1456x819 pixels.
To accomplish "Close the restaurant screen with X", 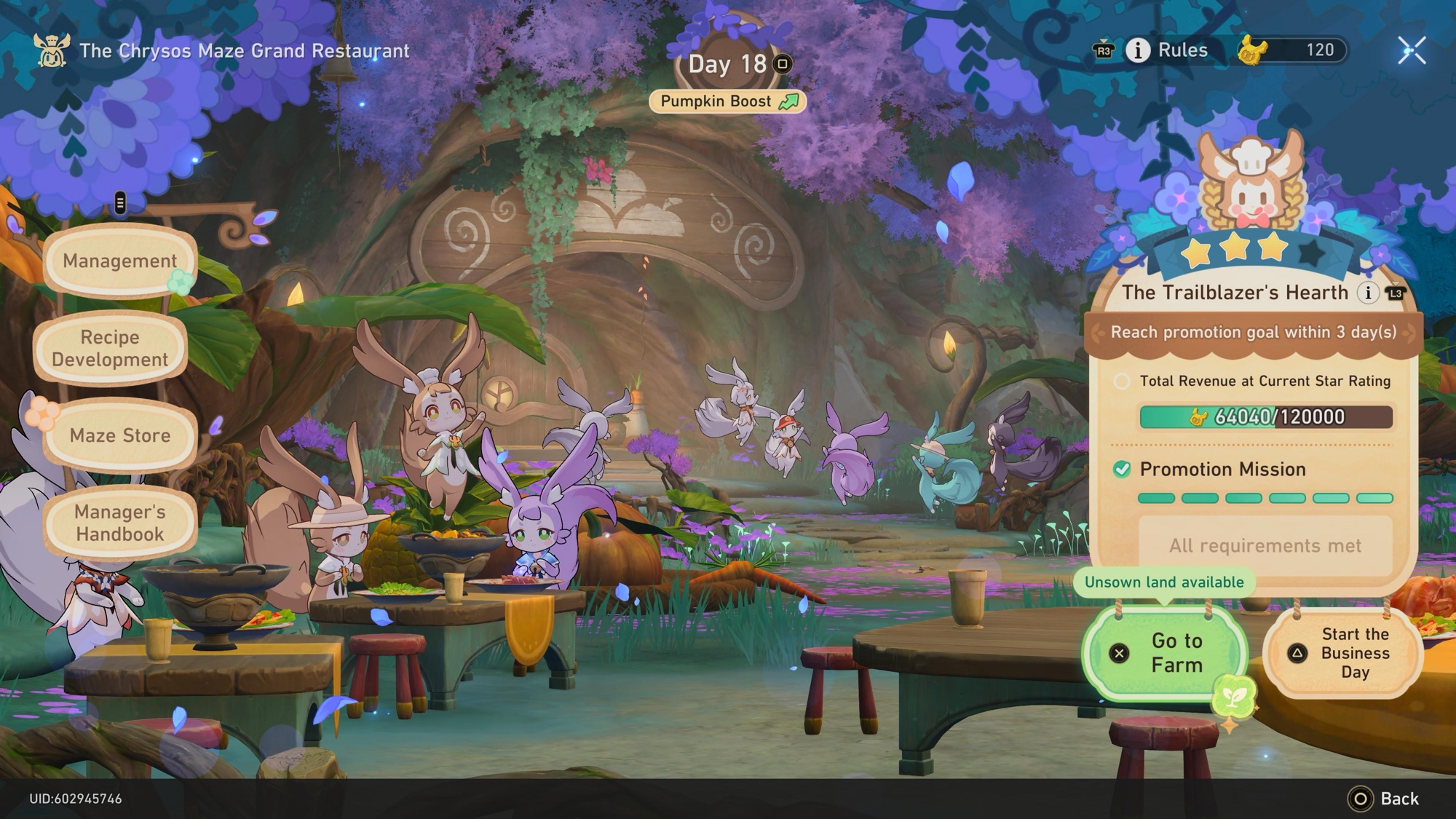I will tap(1412, 50).
